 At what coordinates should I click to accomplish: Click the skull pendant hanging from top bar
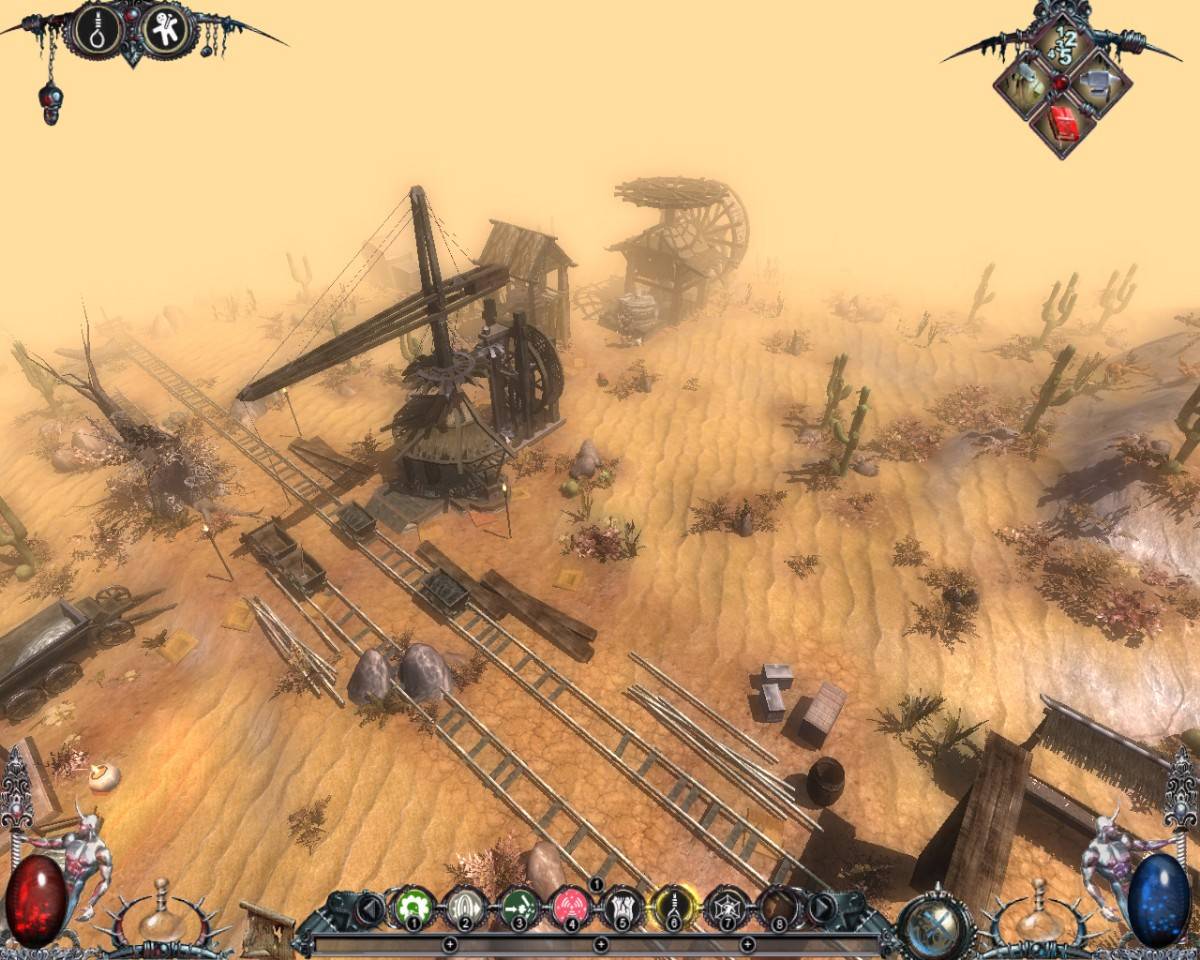(x=51, y=103)
